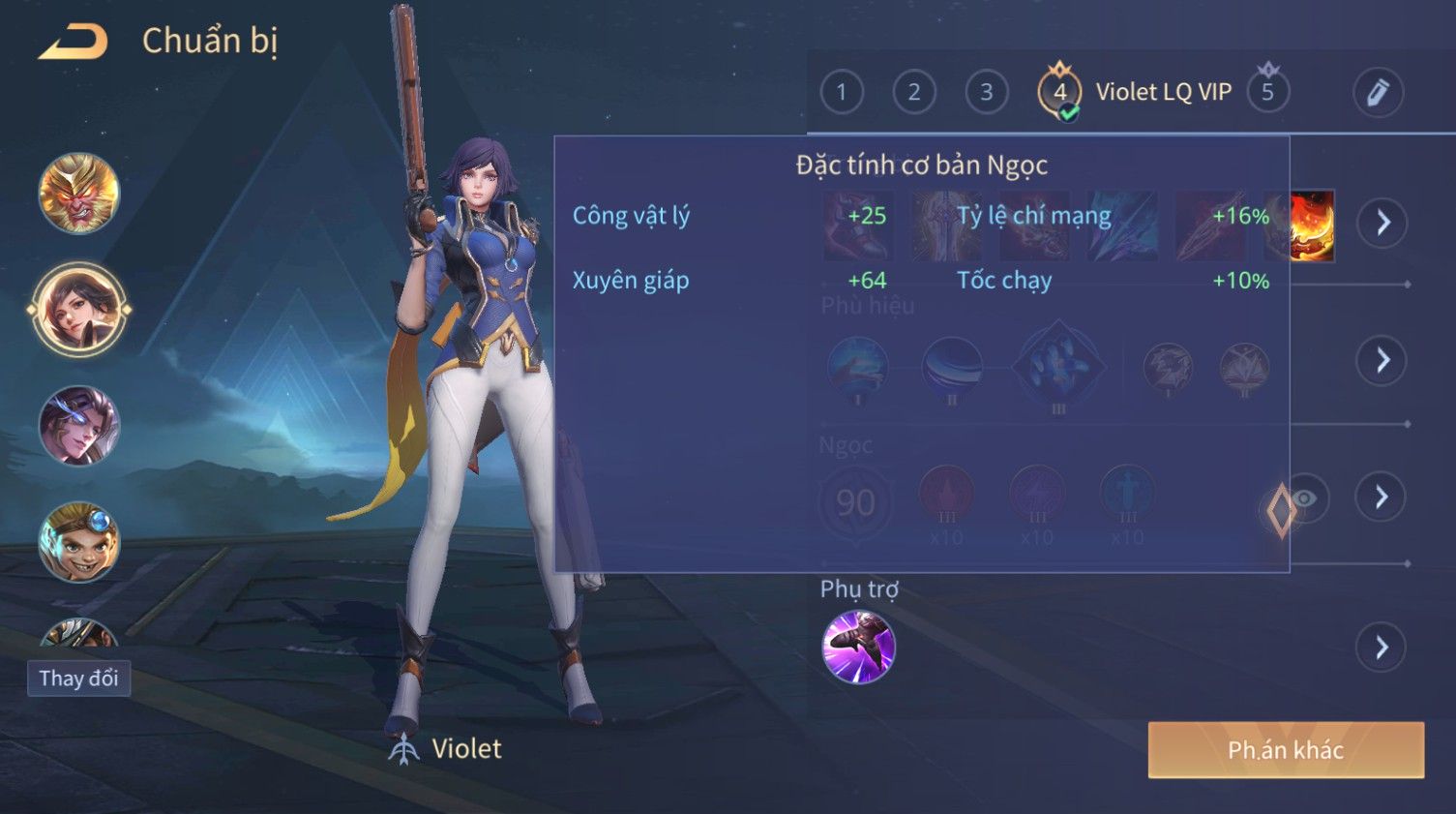Select the highlighted Violet hero portrait
The image size is (1456, 814).
click(x=78, y=310)
